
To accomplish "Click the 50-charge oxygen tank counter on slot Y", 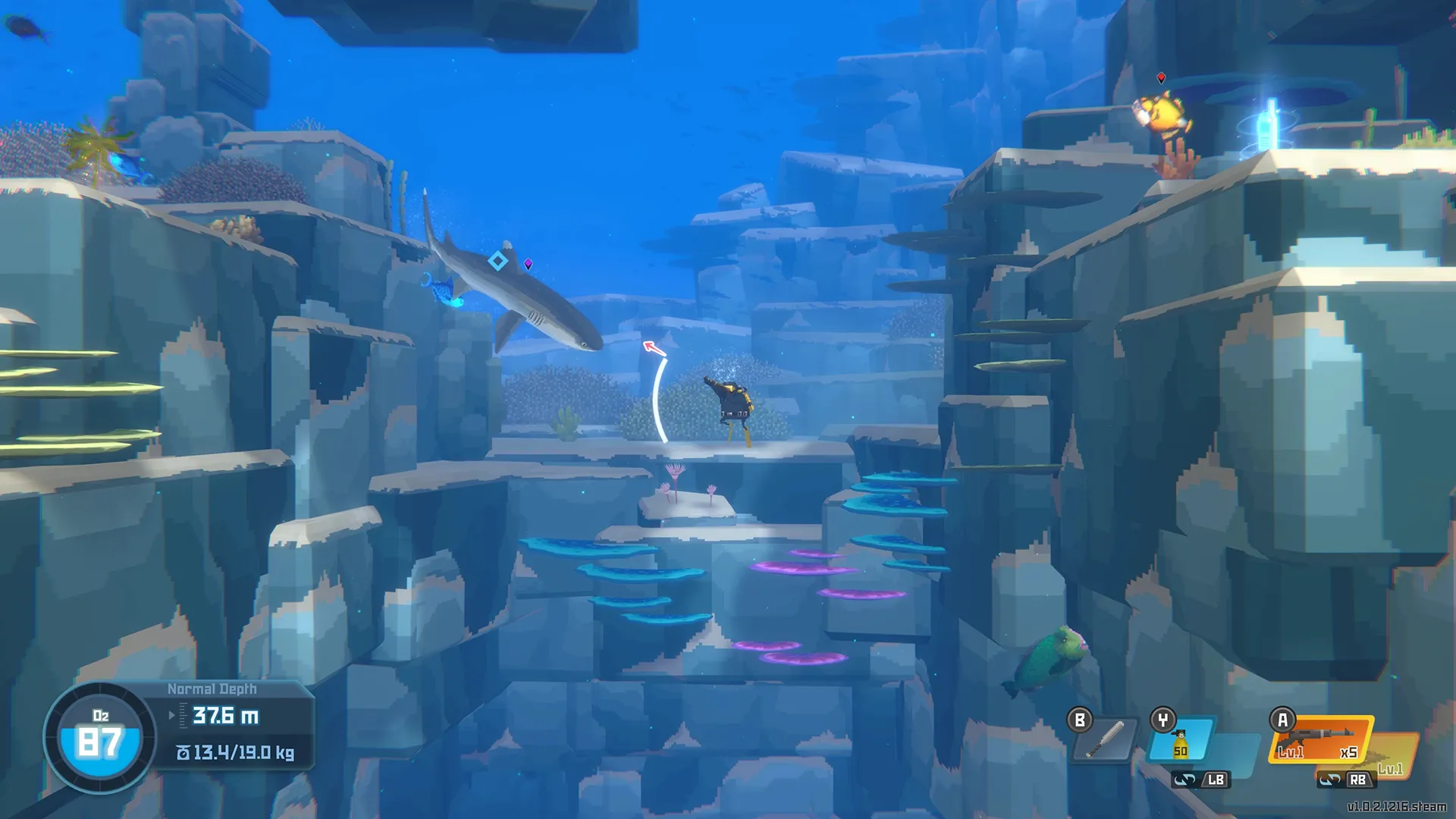I will (1180, 751).
